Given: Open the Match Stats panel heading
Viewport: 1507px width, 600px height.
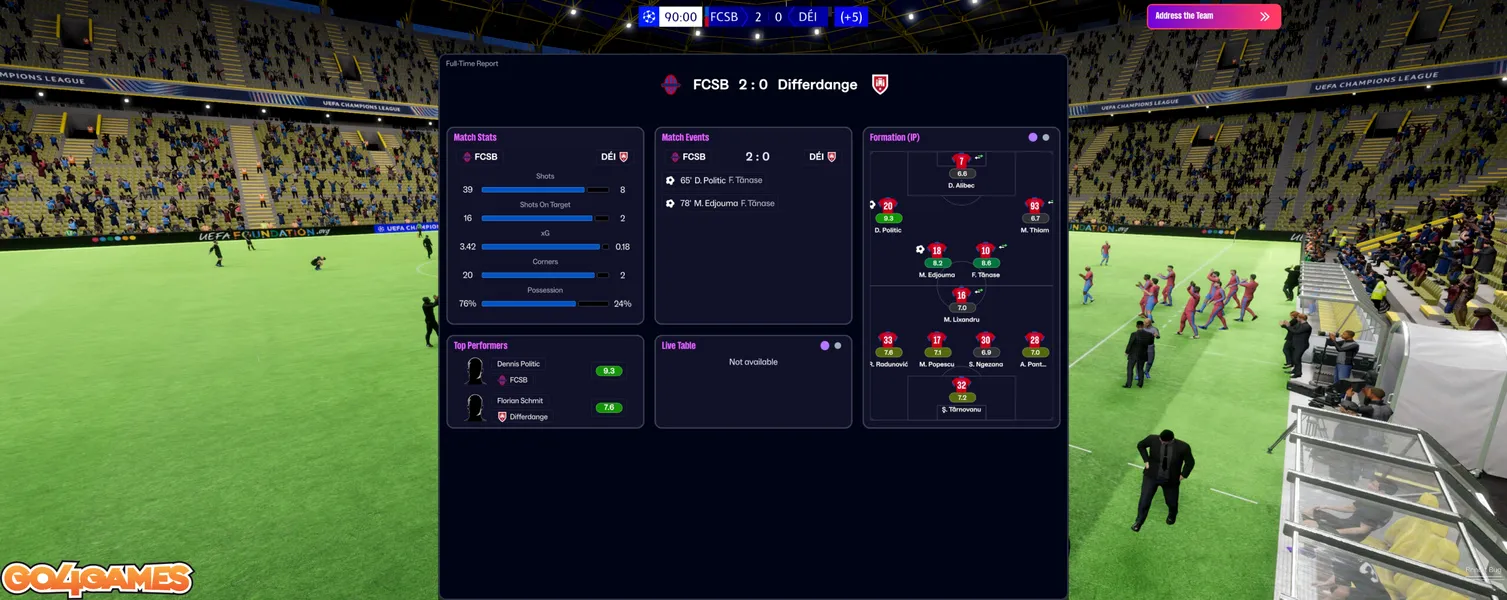Looking at the screenshot, I should click(x=475, y=137).
